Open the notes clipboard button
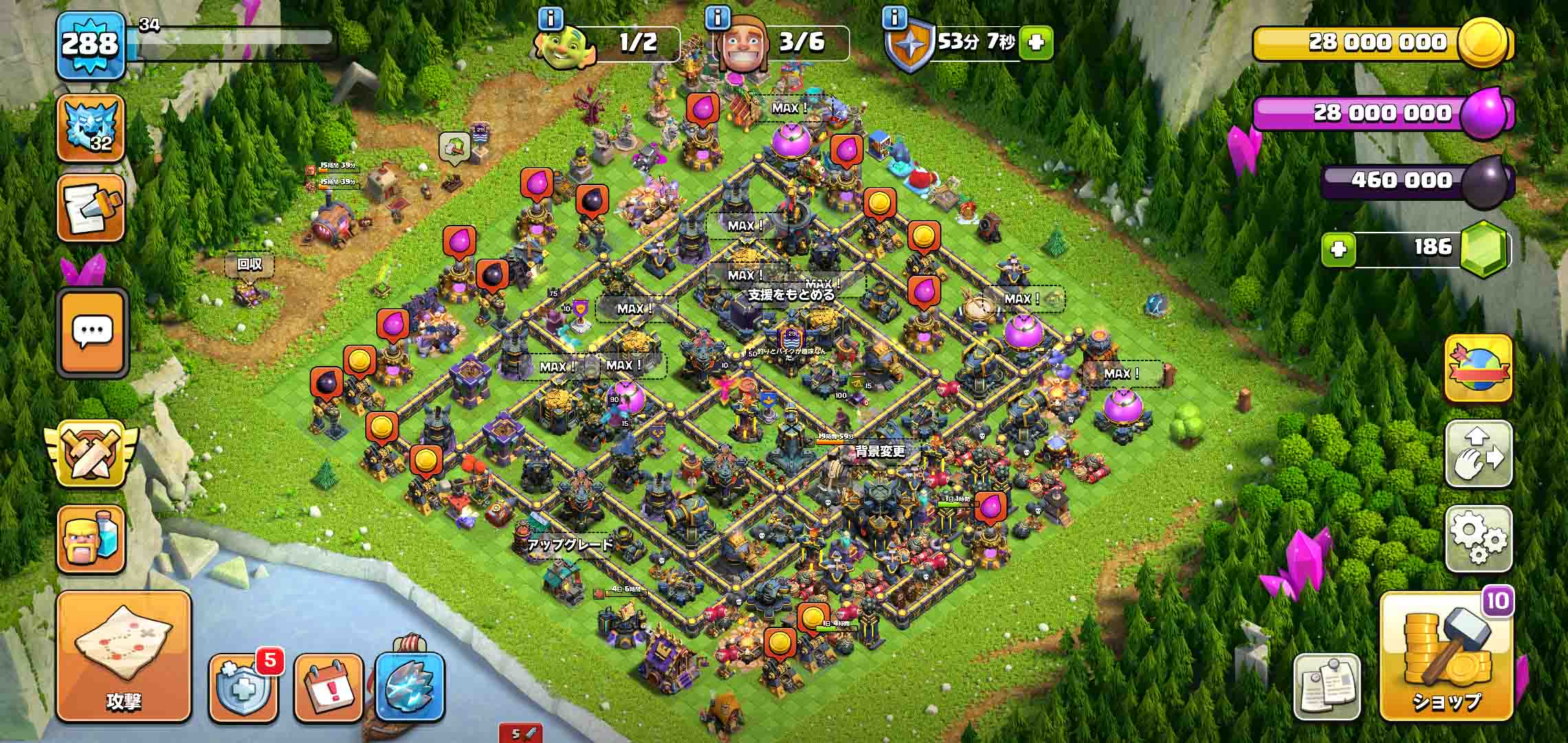 tap(1327, 685)
